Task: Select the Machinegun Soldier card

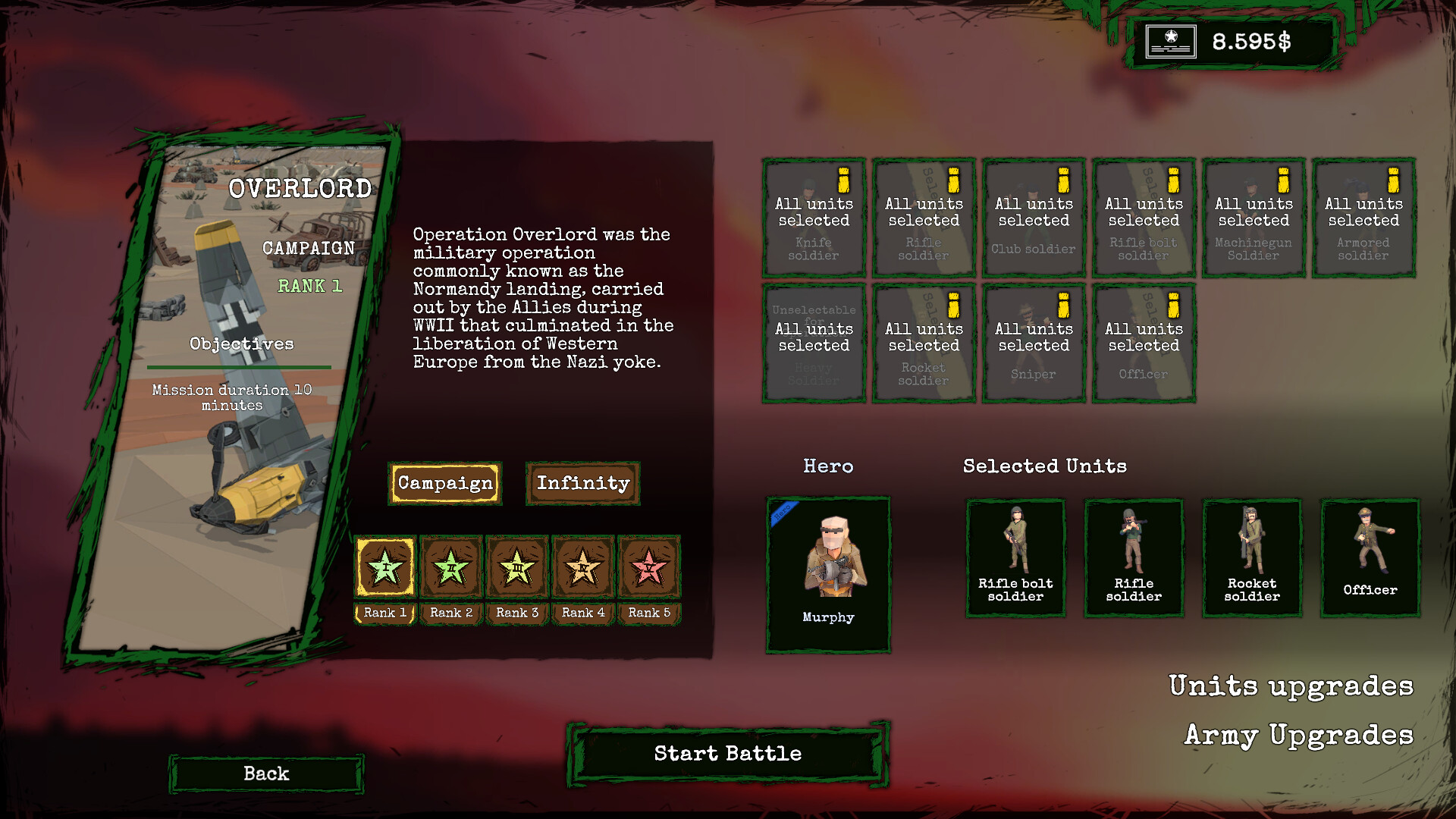Action: (x=1254, y=218)
